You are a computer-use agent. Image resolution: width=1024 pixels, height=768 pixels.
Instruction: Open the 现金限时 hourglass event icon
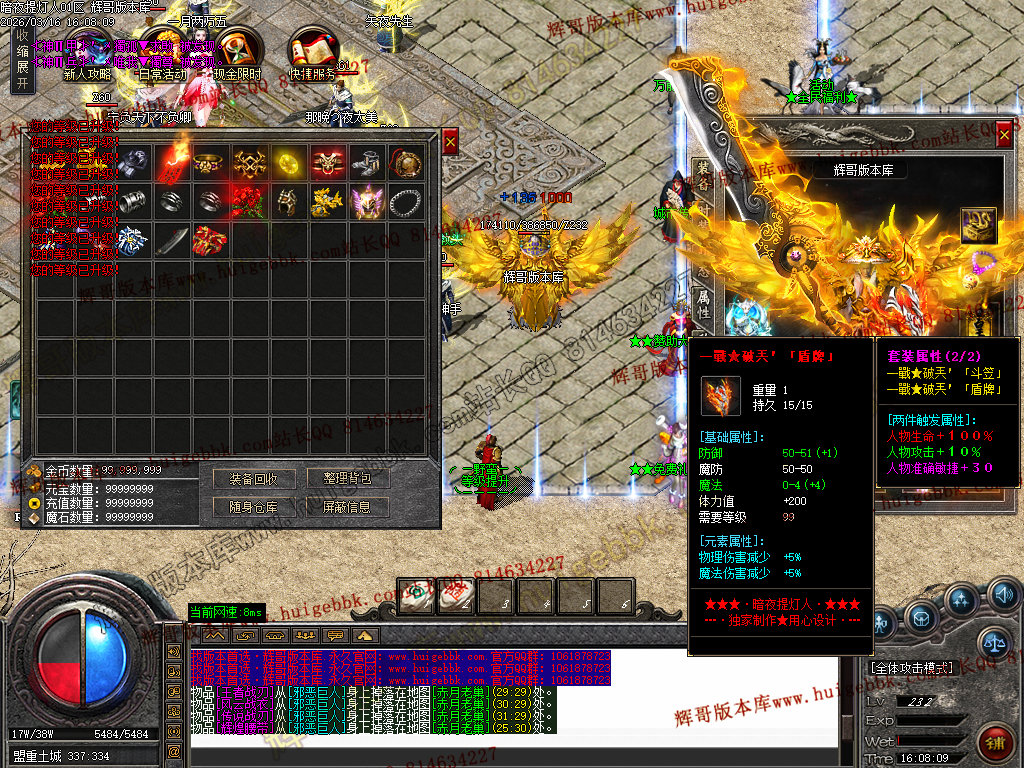pyautogui.click(x=238, y=50)
